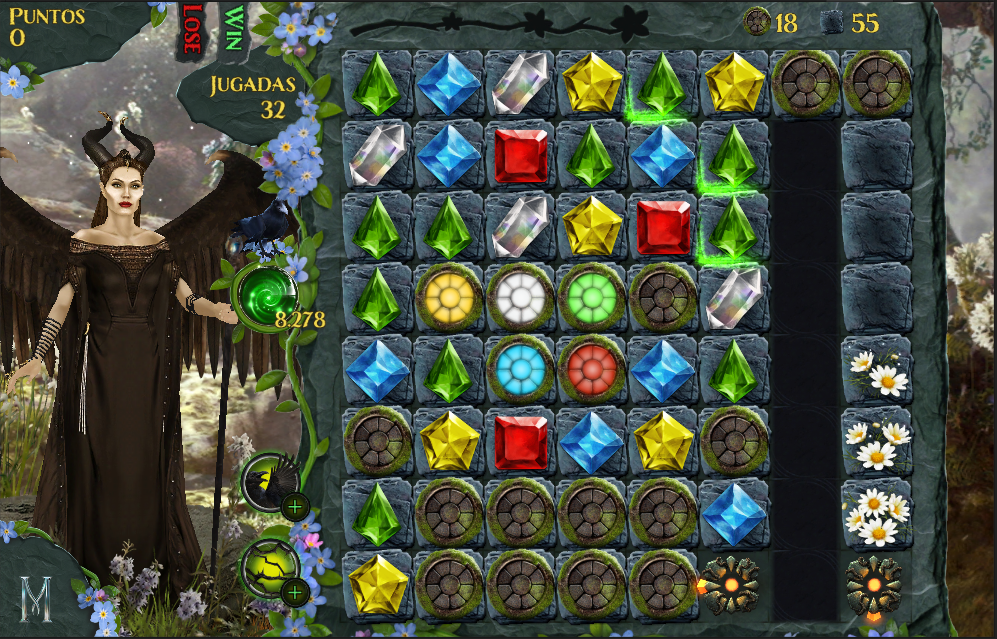The height and width of the screenshot is (639, 997).
Task: Select the yellow glowing stone disc tile
Action: (448, 297)
